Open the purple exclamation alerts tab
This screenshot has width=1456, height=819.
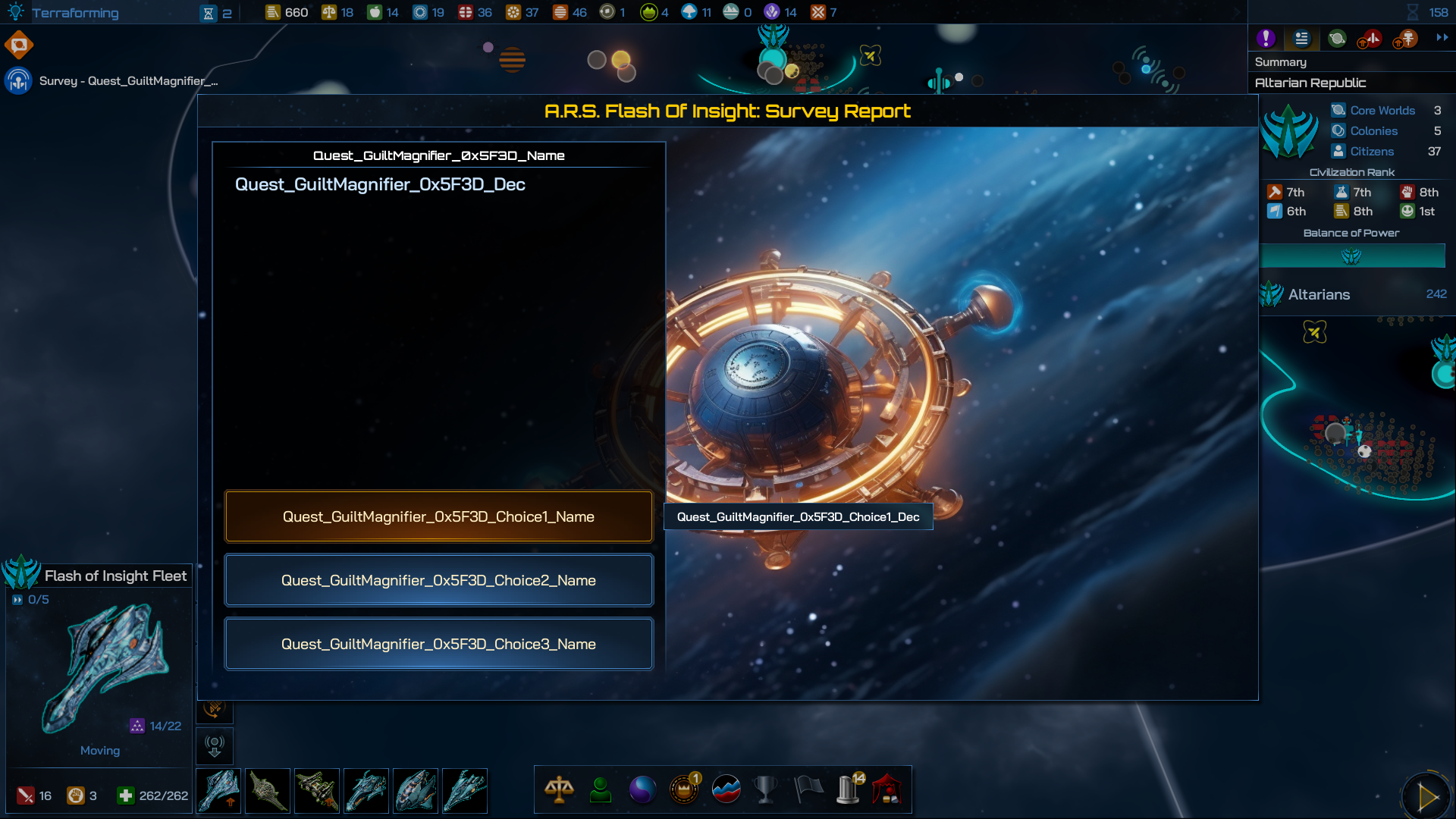tap(1266, 38)
